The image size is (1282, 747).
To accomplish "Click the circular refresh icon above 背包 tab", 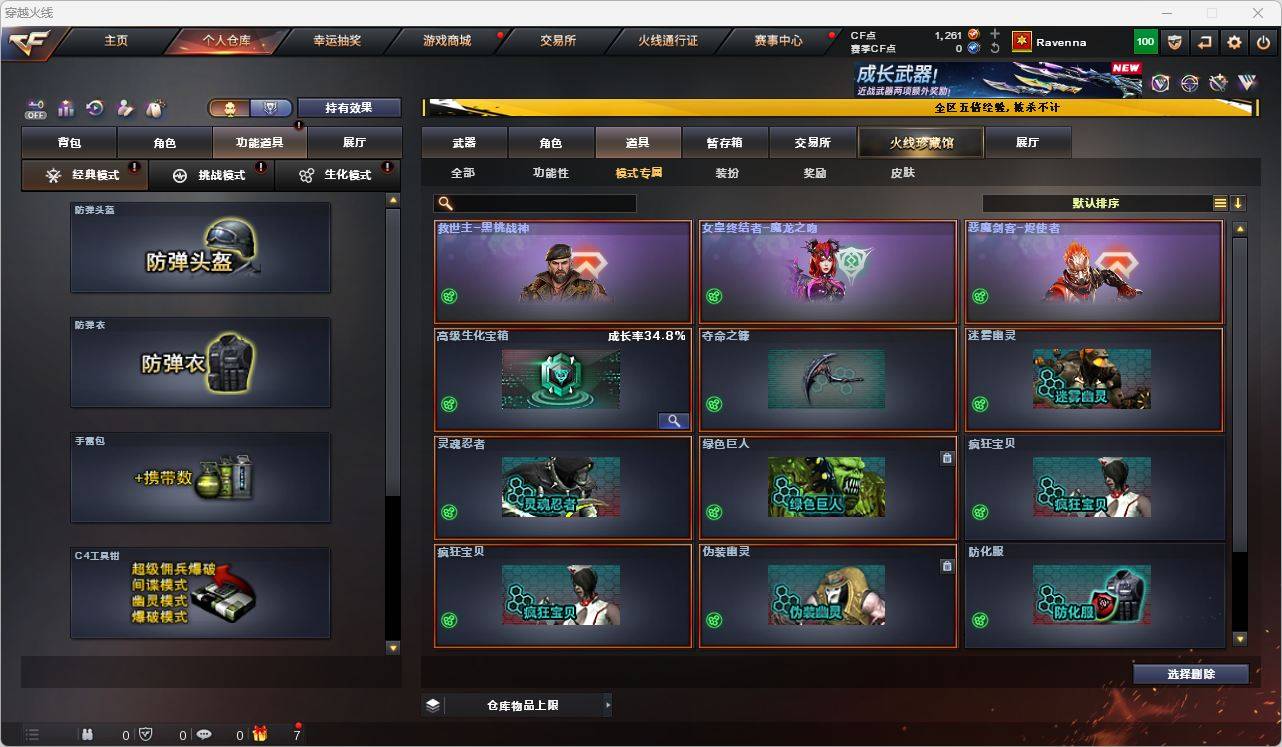I will (x=95, y=108).
